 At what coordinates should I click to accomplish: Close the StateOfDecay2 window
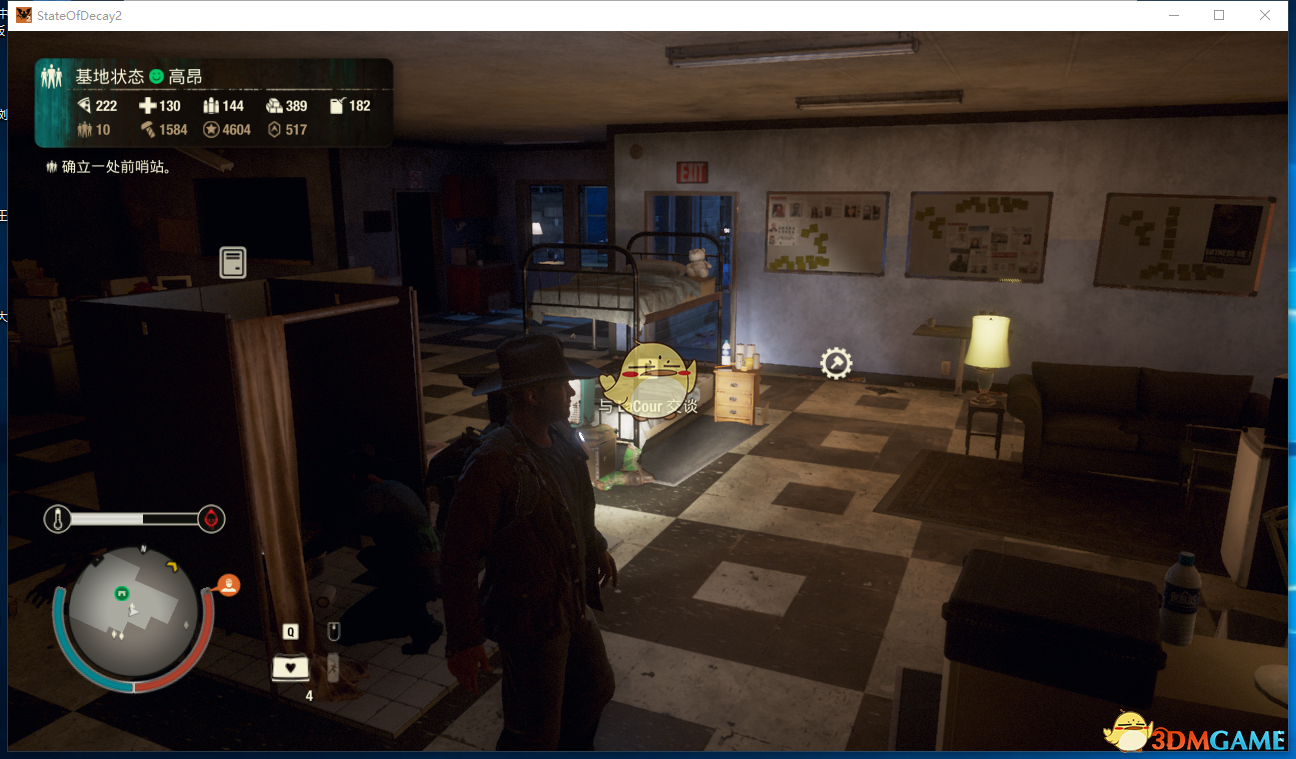[1265, 15]
